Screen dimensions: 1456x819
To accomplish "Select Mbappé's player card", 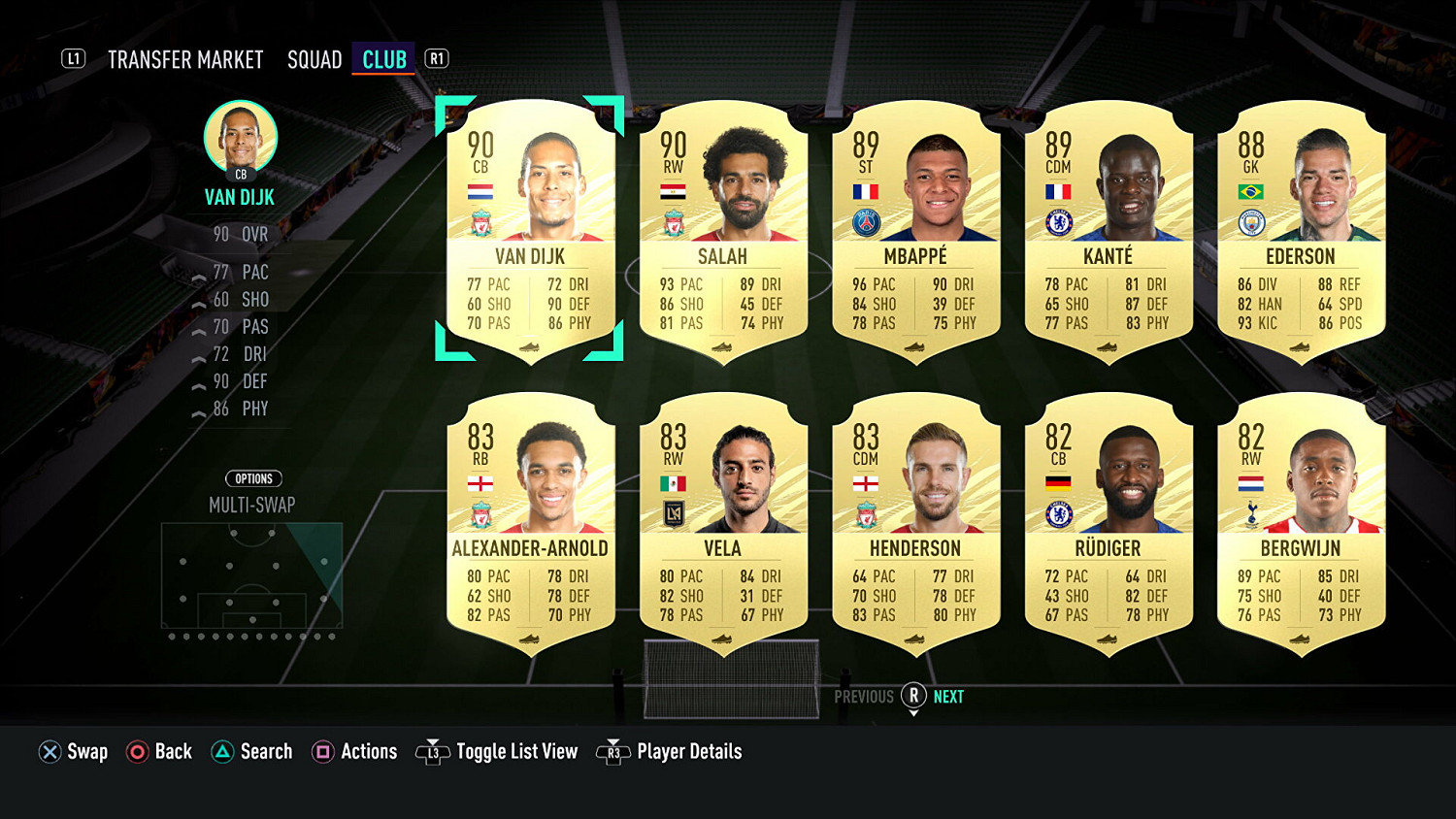I will (x=916, y=233).
